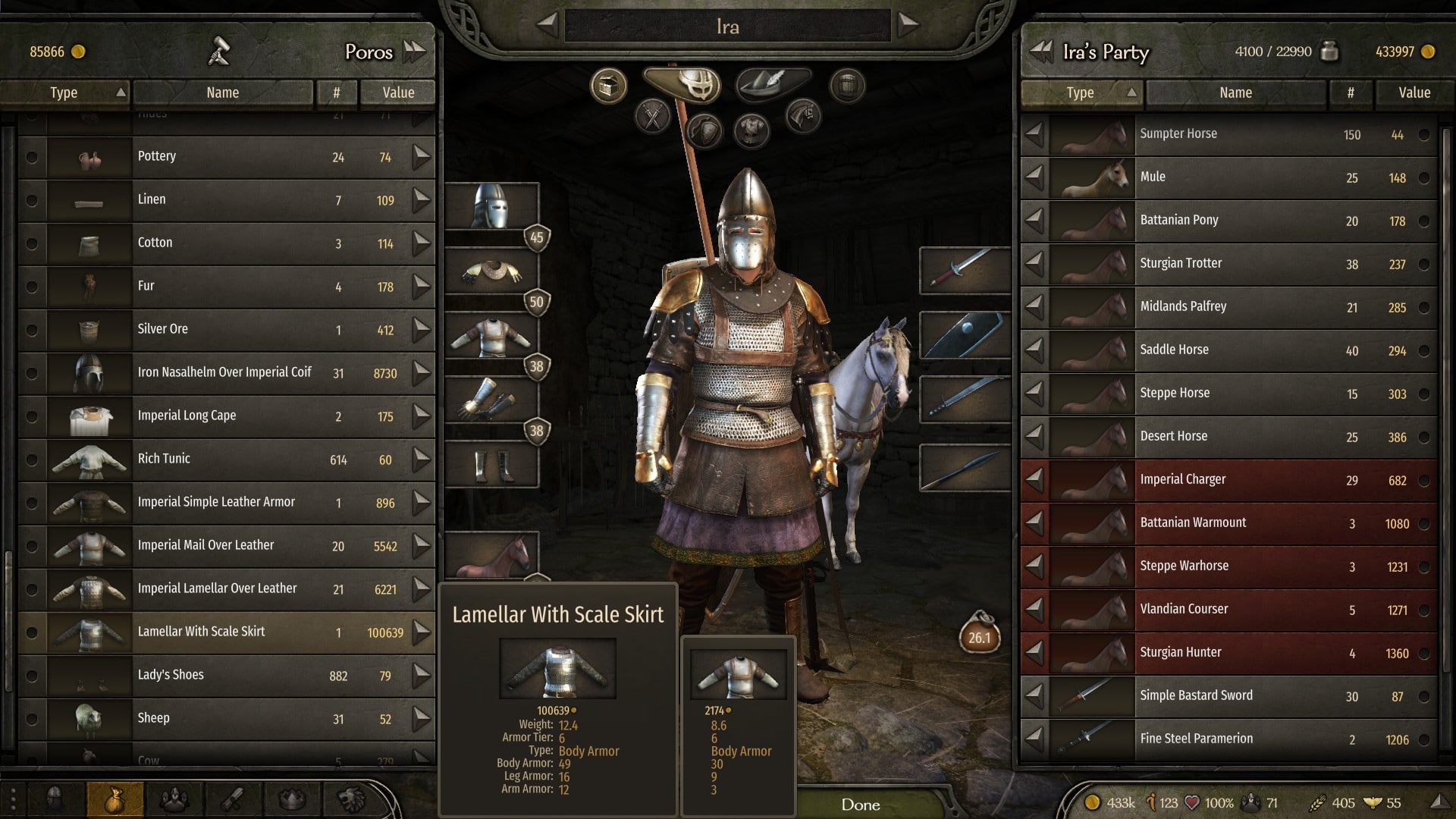The height and width of the screenshot is (819, 1456).
Task: Select the equipped shield weapon slot
Action: click(x=964, y=334)
